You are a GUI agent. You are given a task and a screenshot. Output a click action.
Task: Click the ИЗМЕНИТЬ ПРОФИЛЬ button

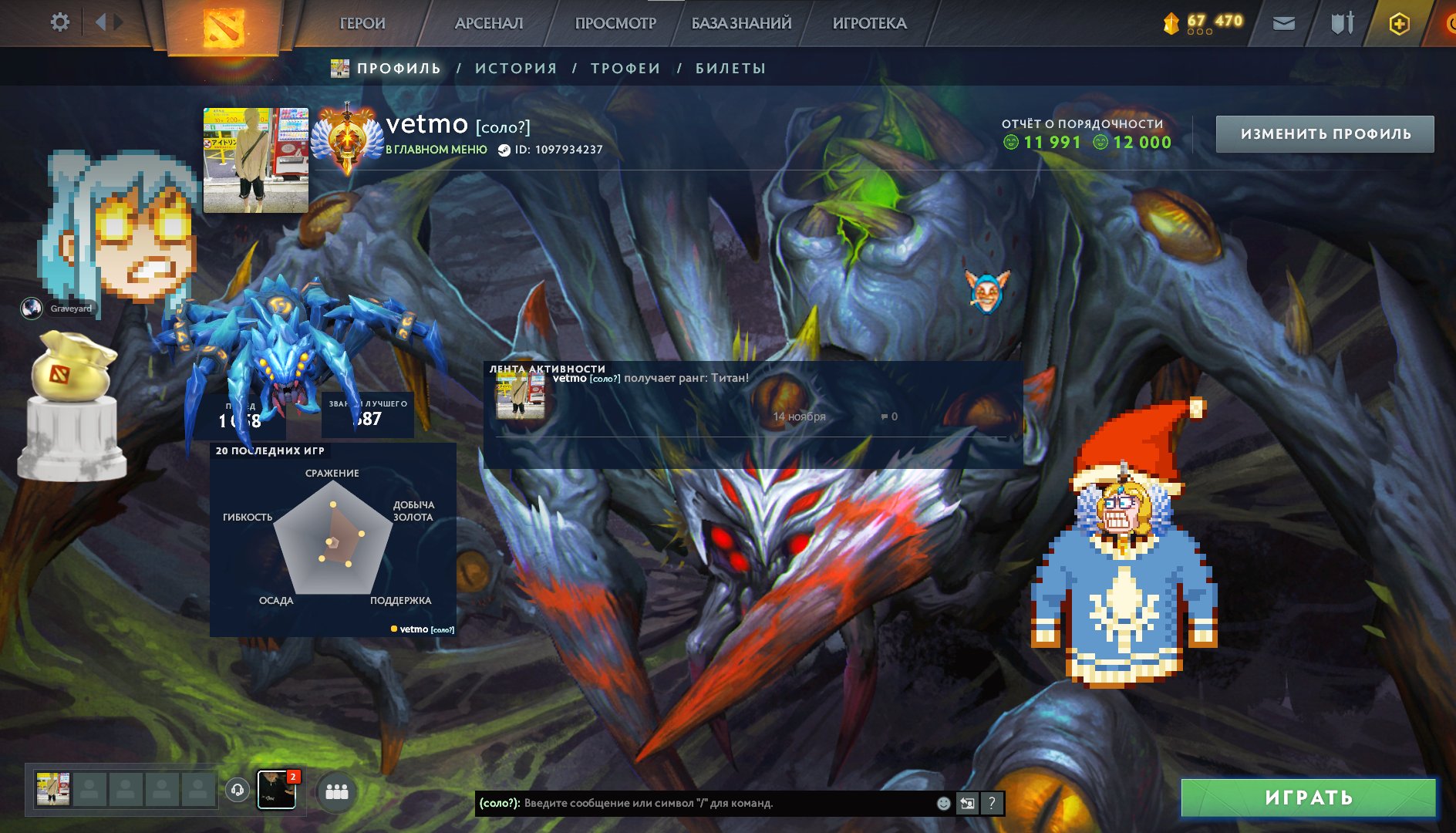[x=1323, y=133]
